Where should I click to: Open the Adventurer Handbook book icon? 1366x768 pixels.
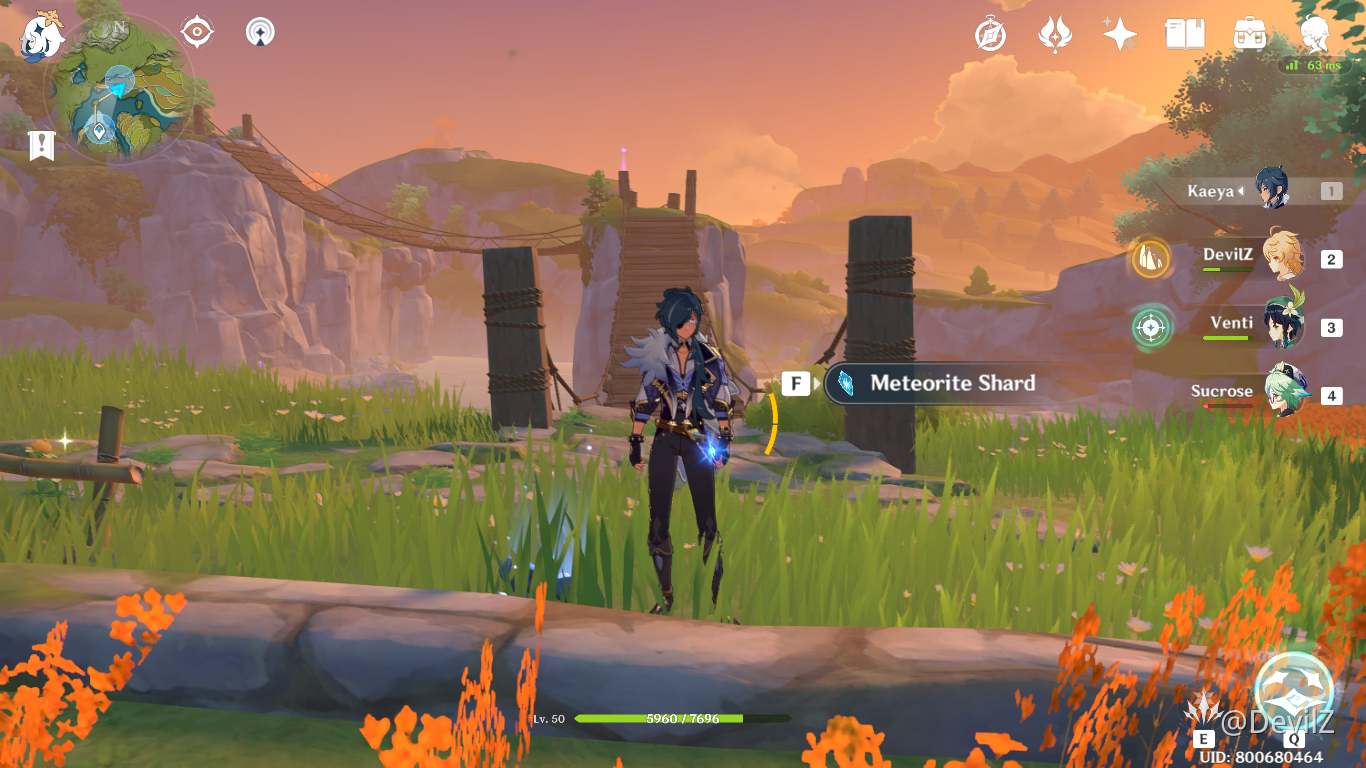1184,35
